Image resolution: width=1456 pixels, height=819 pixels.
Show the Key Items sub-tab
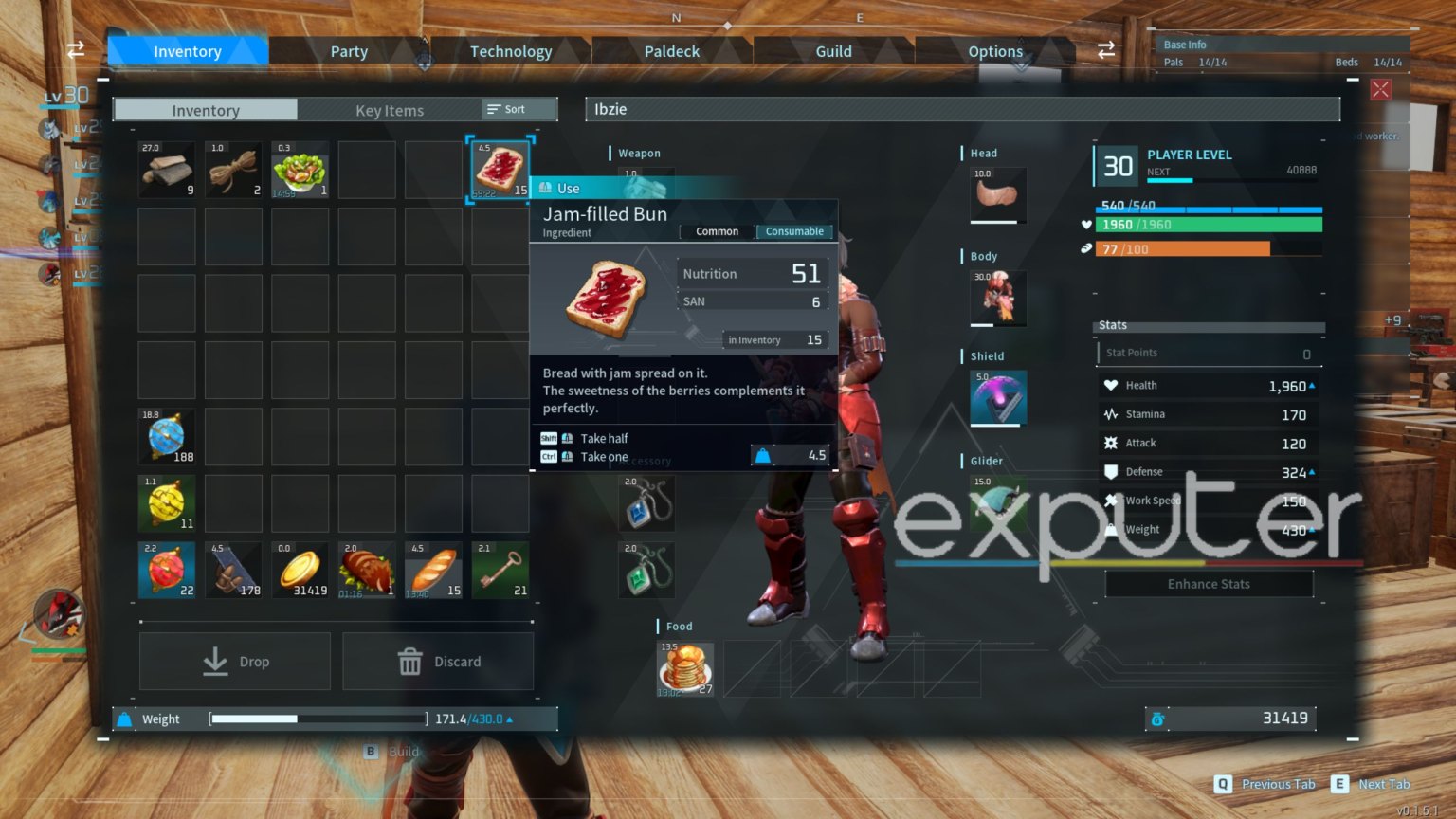point(389,110)
